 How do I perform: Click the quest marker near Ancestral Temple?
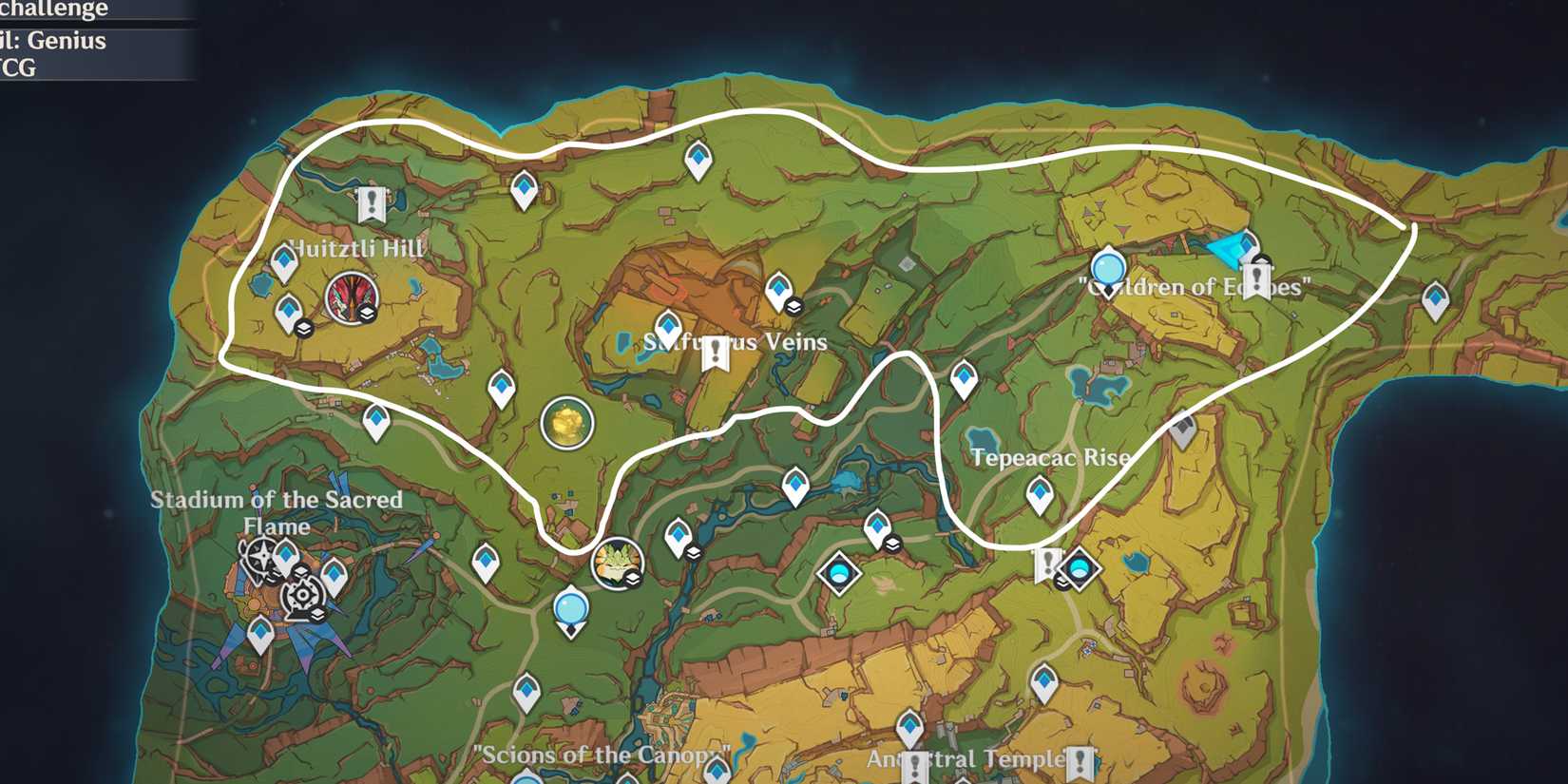(914, 760)
